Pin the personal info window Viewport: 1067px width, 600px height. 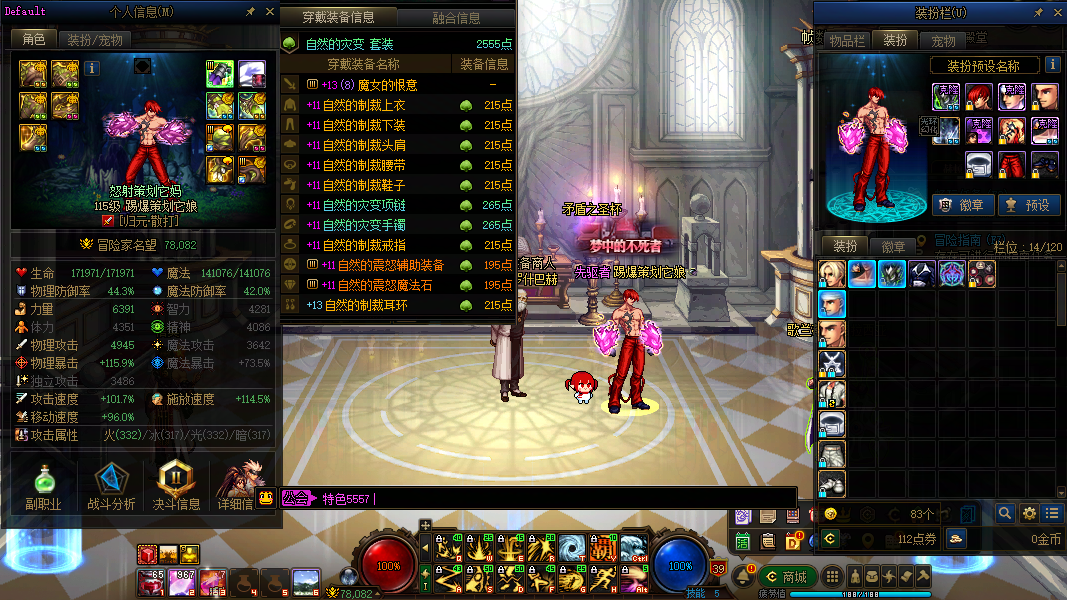click(250, 12)
